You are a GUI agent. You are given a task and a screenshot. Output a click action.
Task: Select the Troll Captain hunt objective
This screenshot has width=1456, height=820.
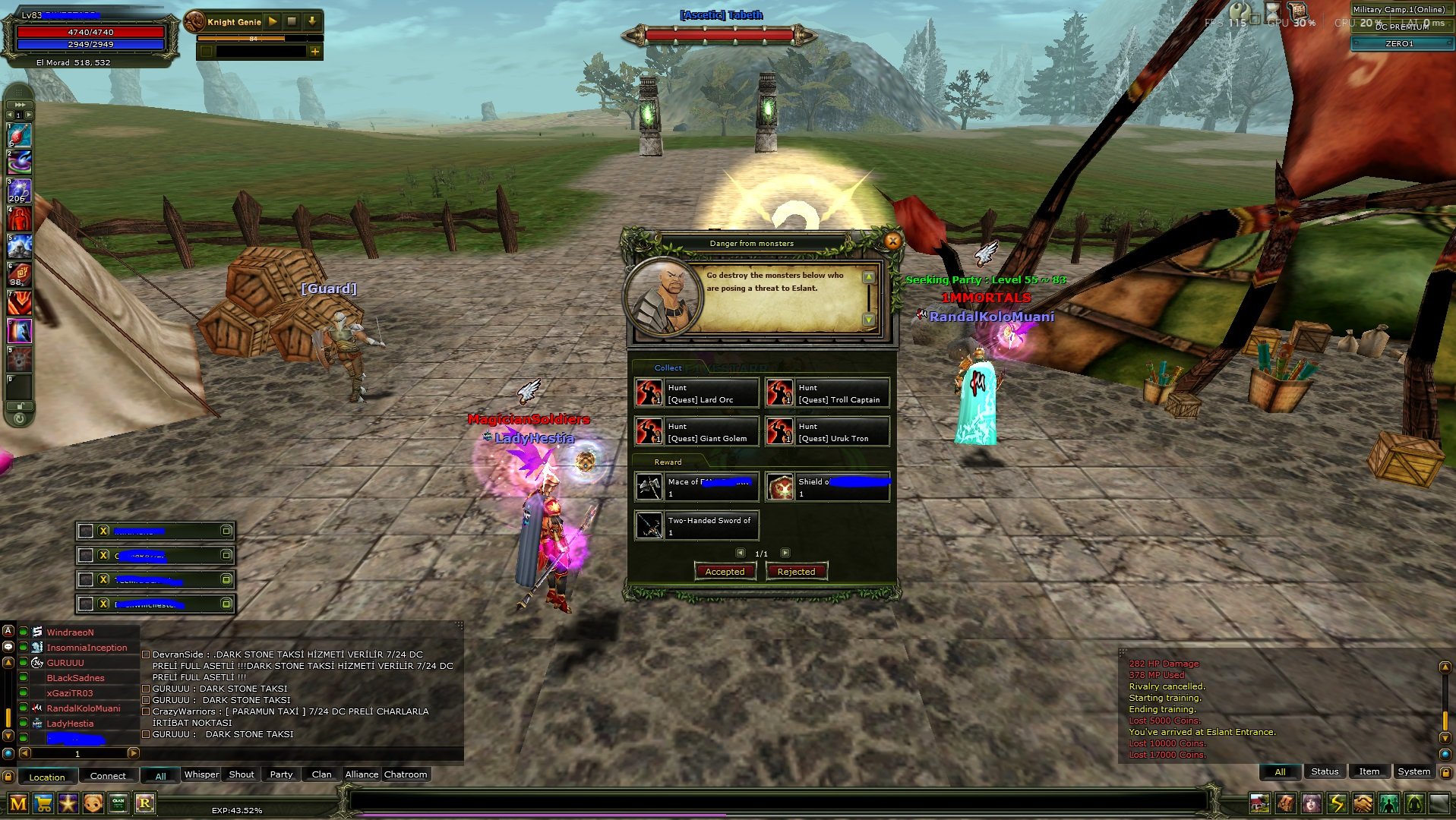pos(826,393)
